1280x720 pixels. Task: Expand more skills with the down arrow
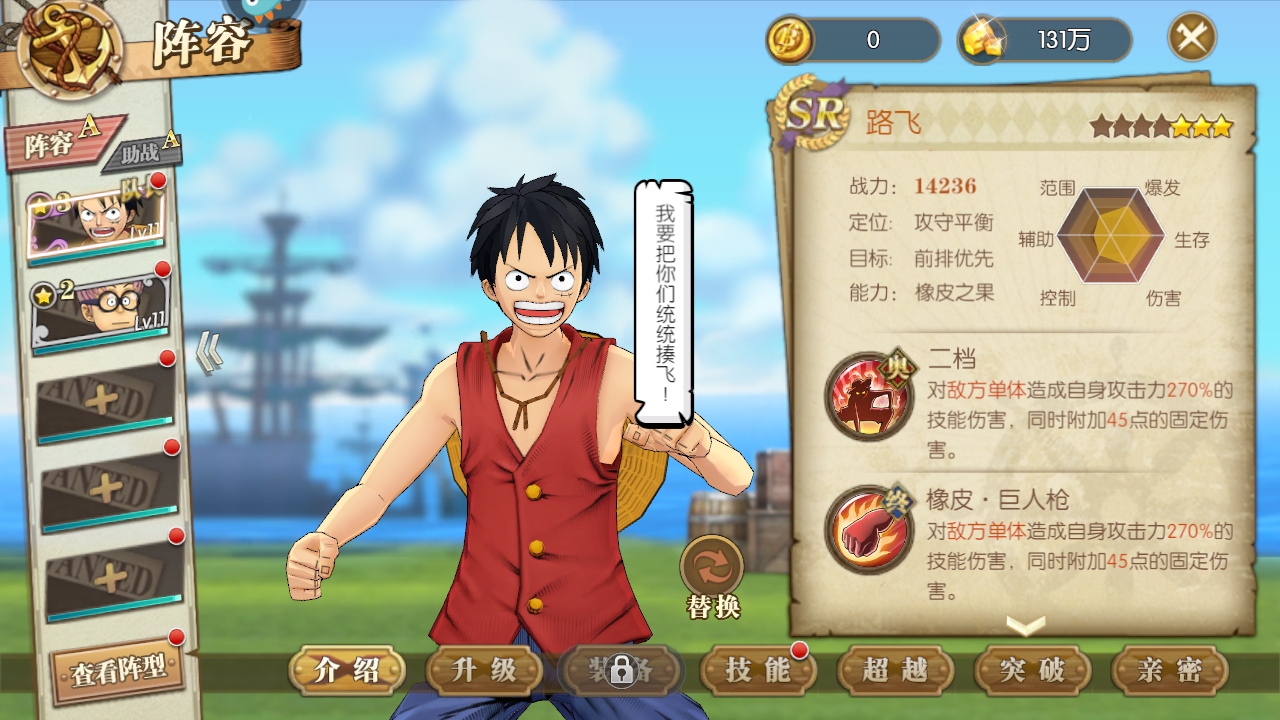1025,625
